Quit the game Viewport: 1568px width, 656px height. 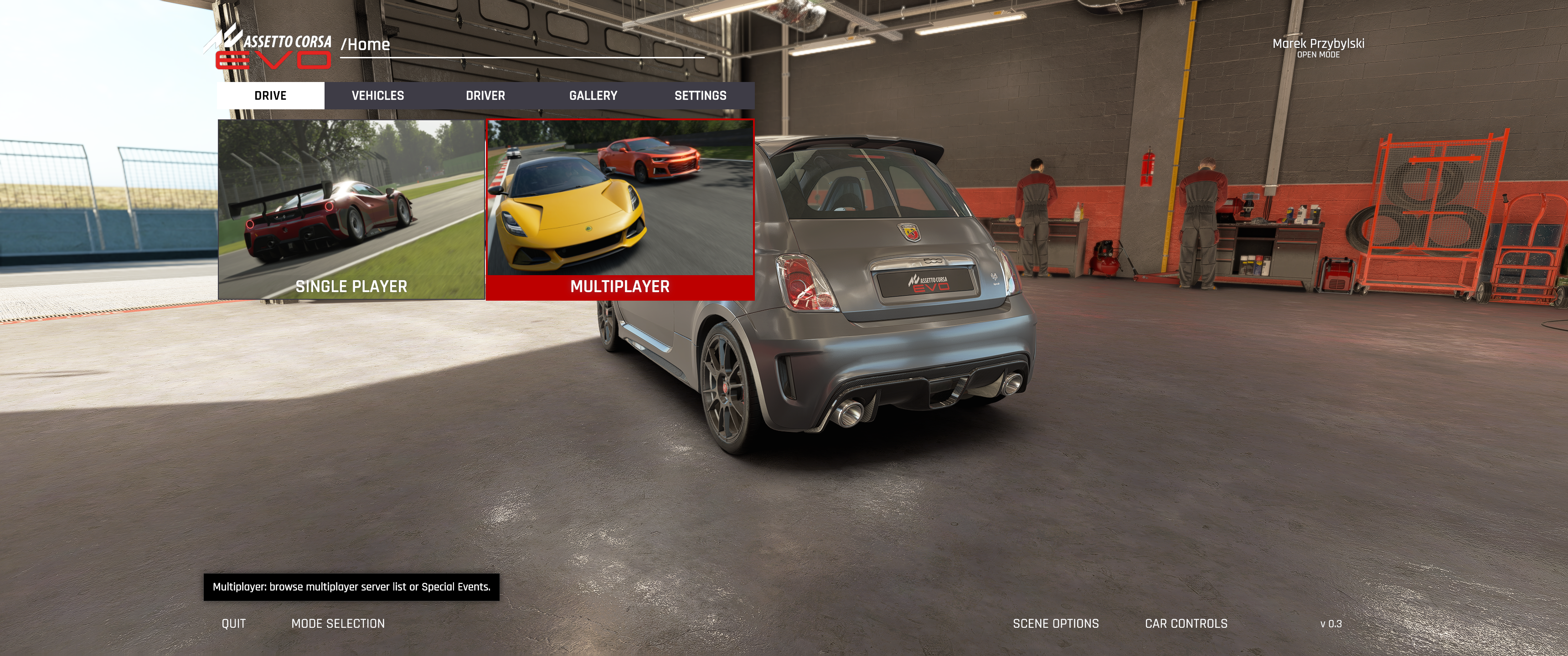click(234, 624)
